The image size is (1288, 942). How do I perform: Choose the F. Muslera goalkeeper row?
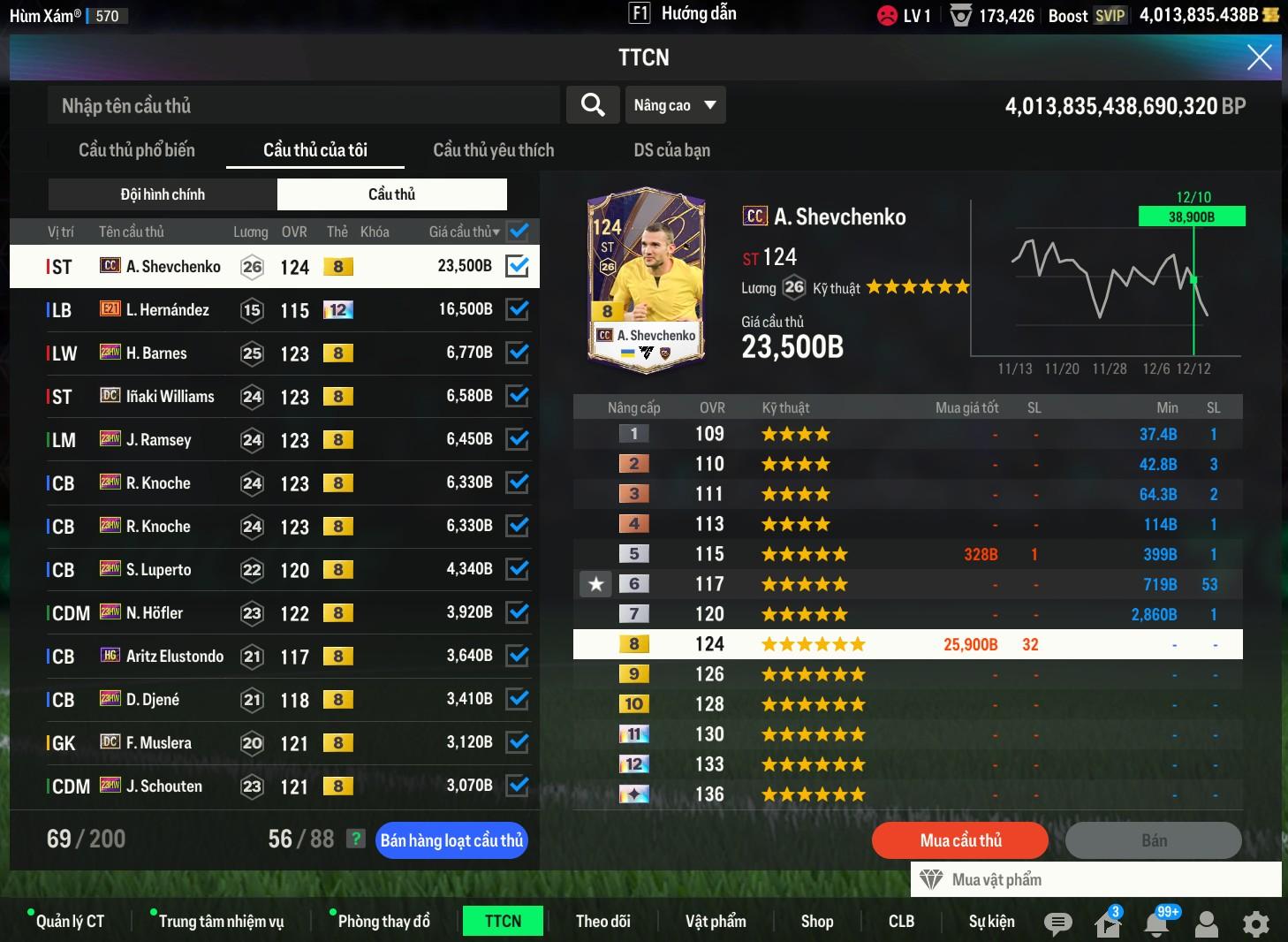tap(265, 743)
